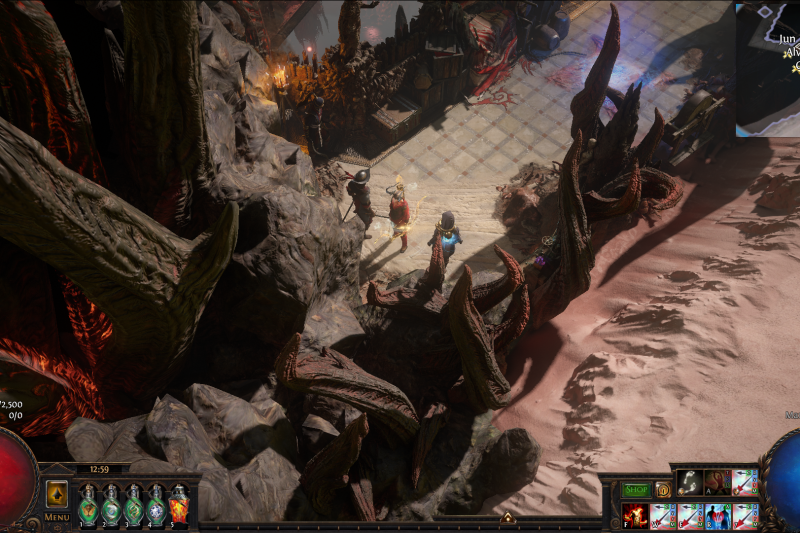
Task: Activate the red arrow skill bound to W
Action: tap(662, 516)
